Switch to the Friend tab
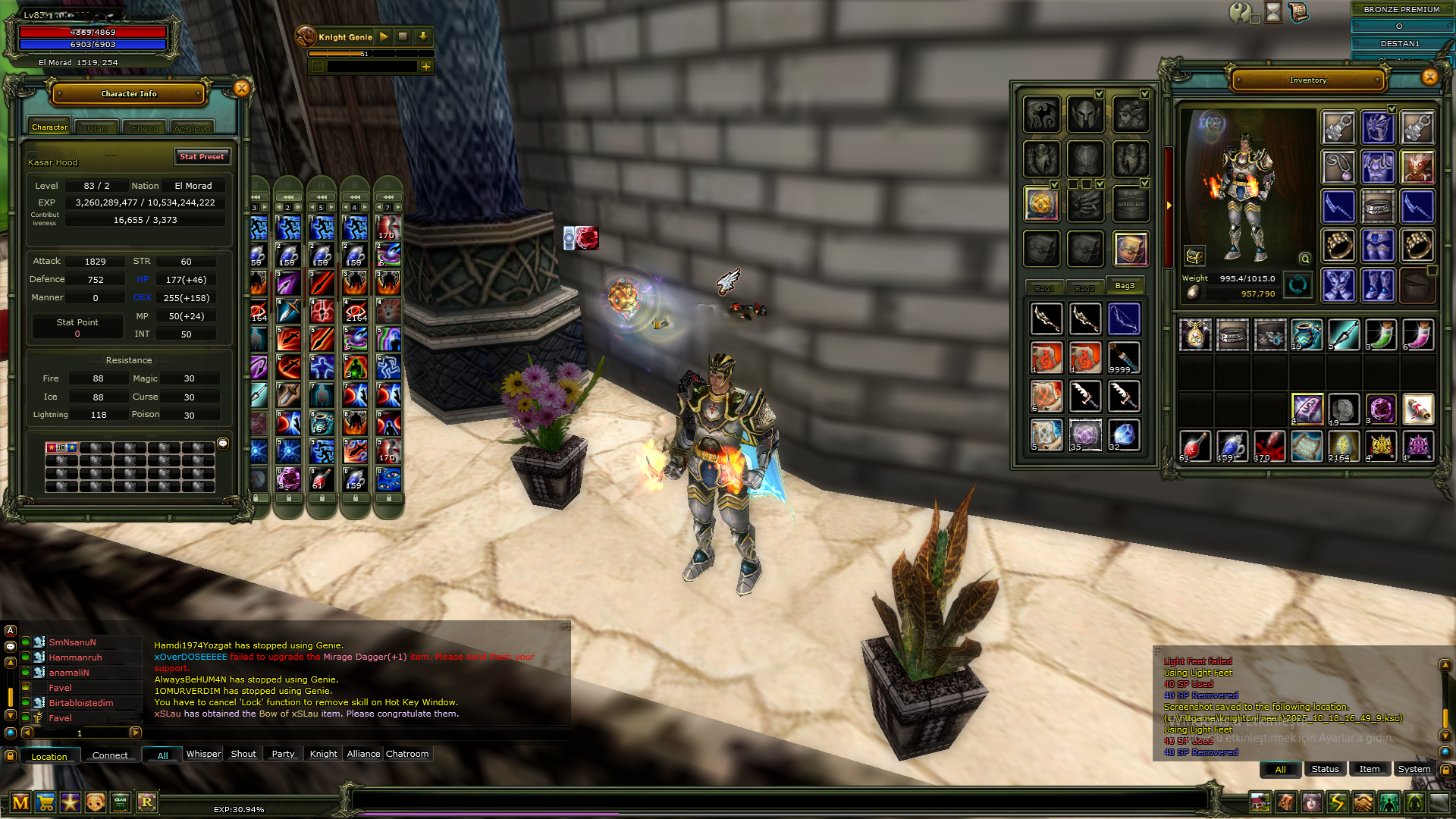1456x819 pixels. click(145, 128)
